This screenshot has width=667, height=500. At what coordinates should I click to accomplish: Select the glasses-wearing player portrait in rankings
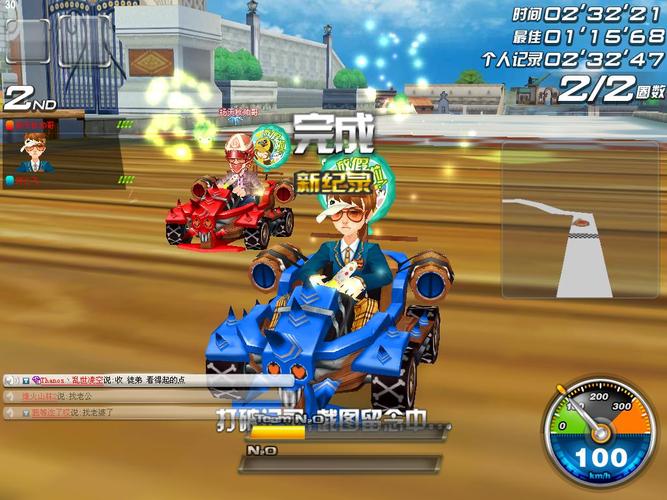point(34,151)
